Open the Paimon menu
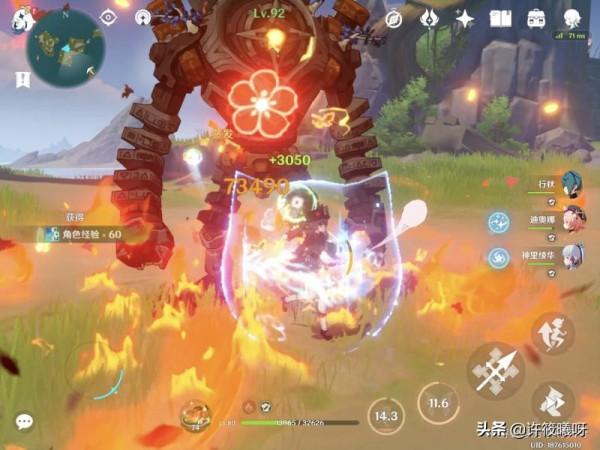 point(19,17)
